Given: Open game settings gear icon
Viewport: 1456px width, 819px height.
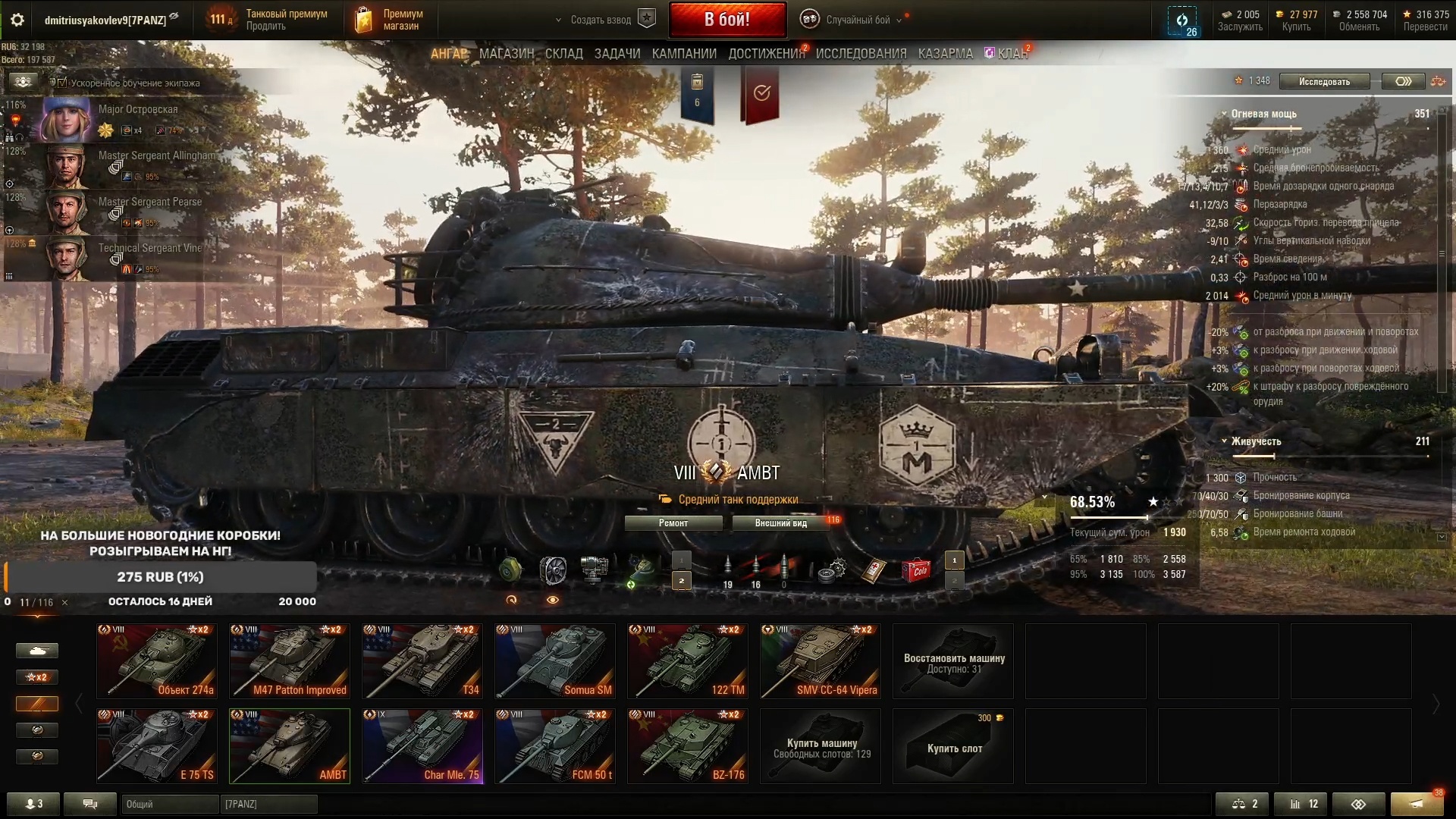Looking at the screenshot, I should tap(17, 20).
